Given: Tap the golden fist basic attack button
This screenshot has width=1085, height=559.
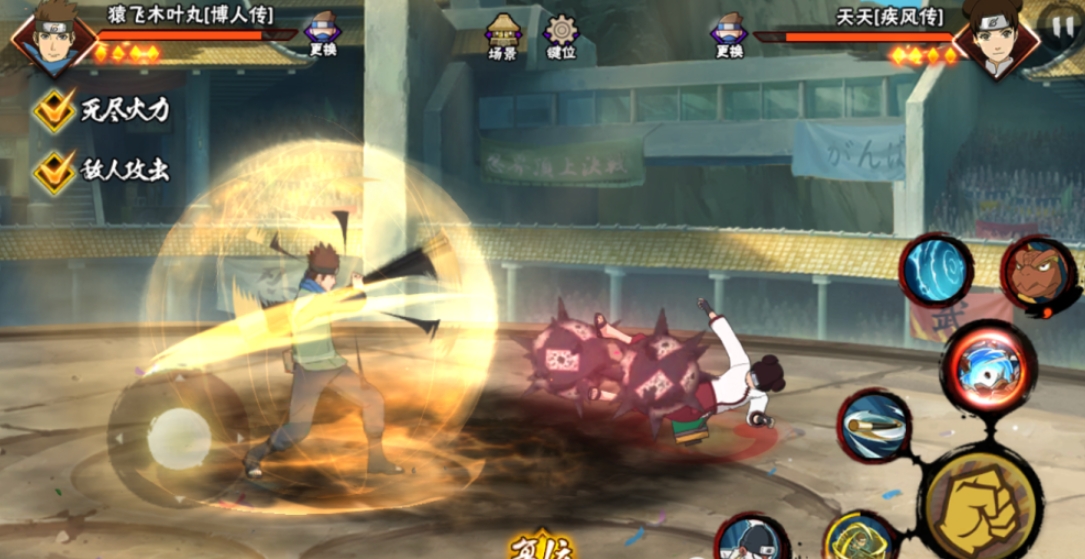Looking at the screenshot, I should [x=969, y=497].
